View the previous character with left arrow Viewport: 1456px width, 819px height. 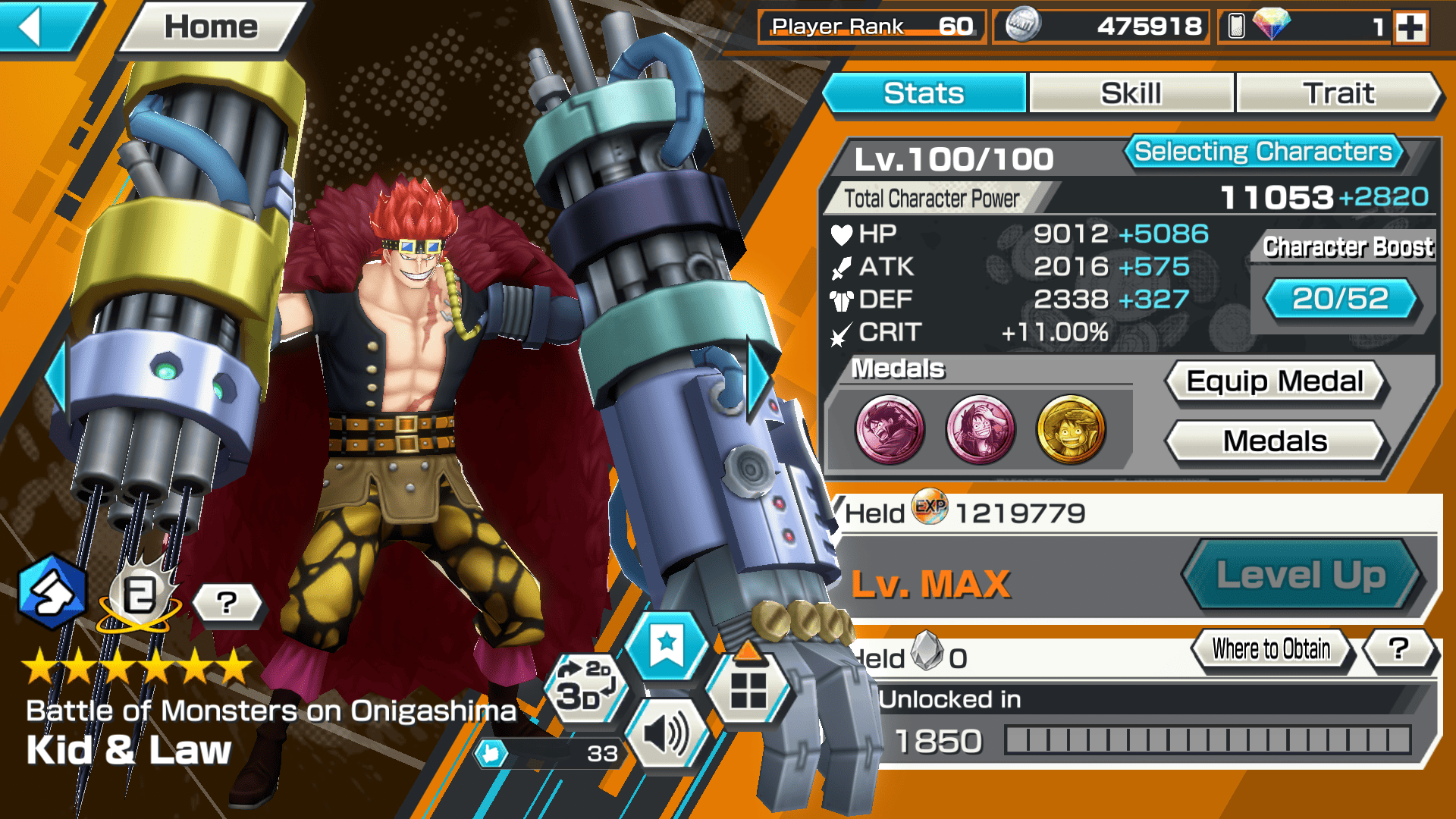(56, 377)
